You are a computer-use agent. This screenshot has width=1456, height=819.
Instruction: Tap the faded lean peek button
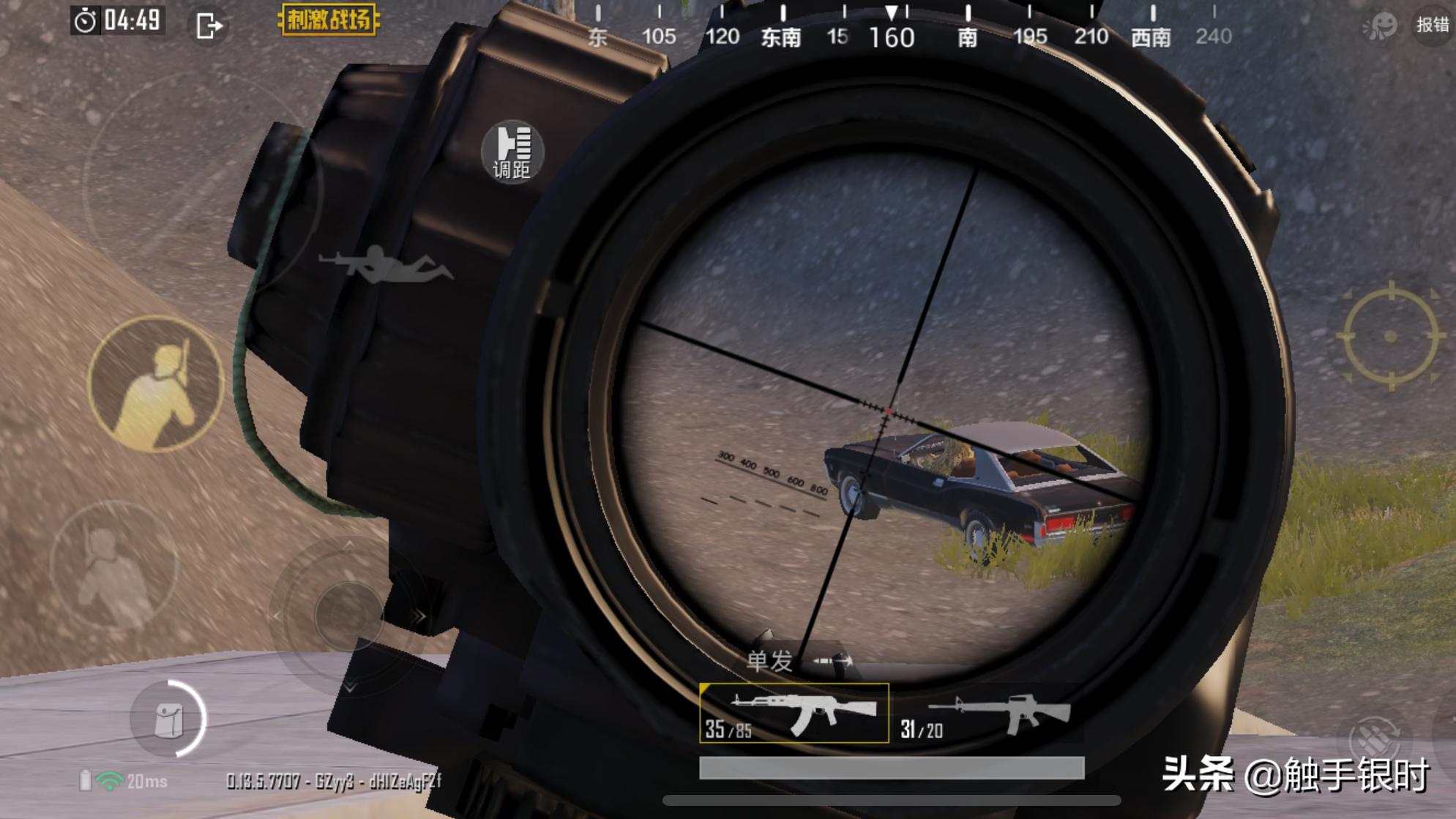click(114, 566)
